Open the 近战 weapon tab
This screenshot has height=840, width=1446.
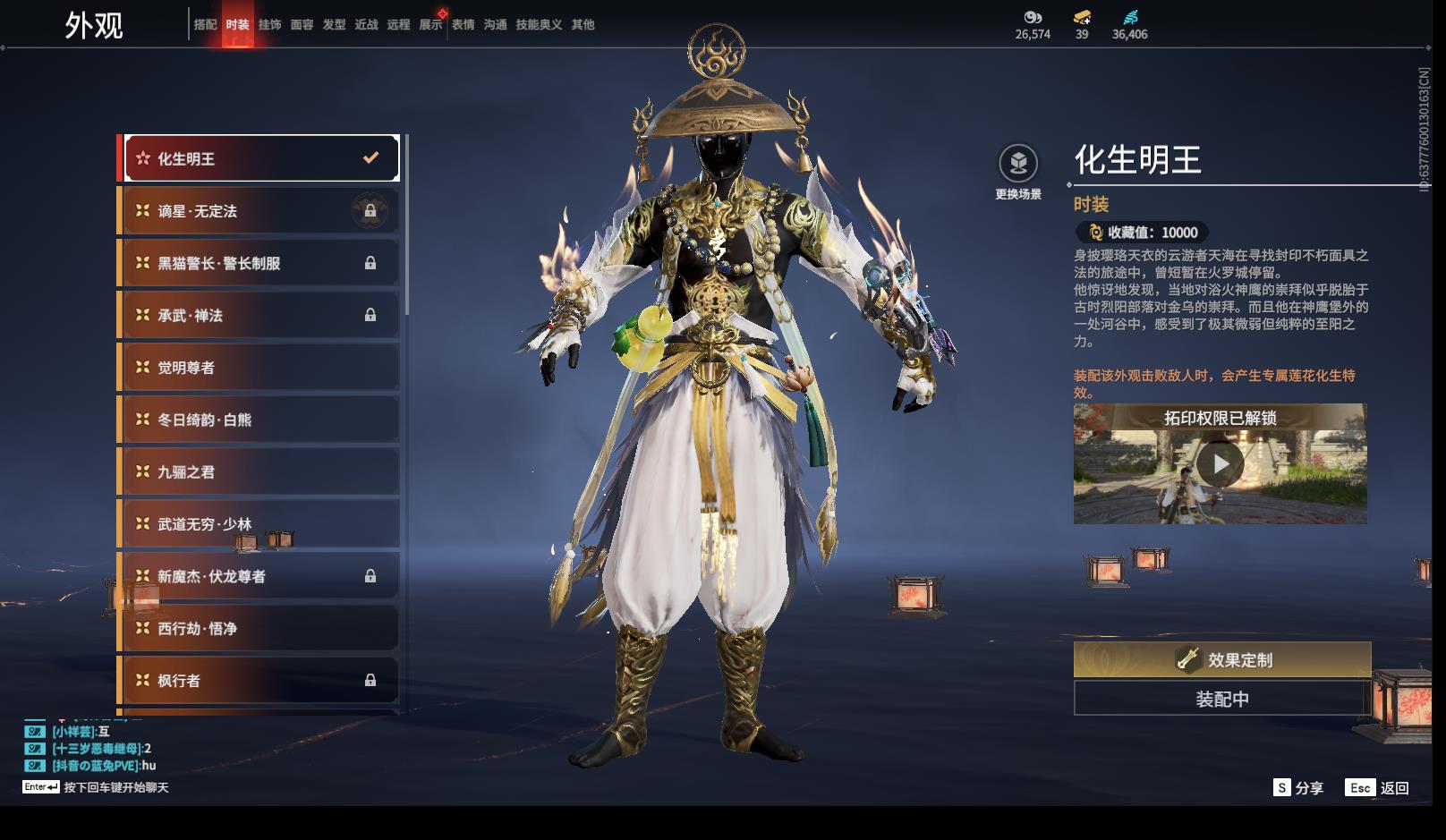[x=366, y=25]
